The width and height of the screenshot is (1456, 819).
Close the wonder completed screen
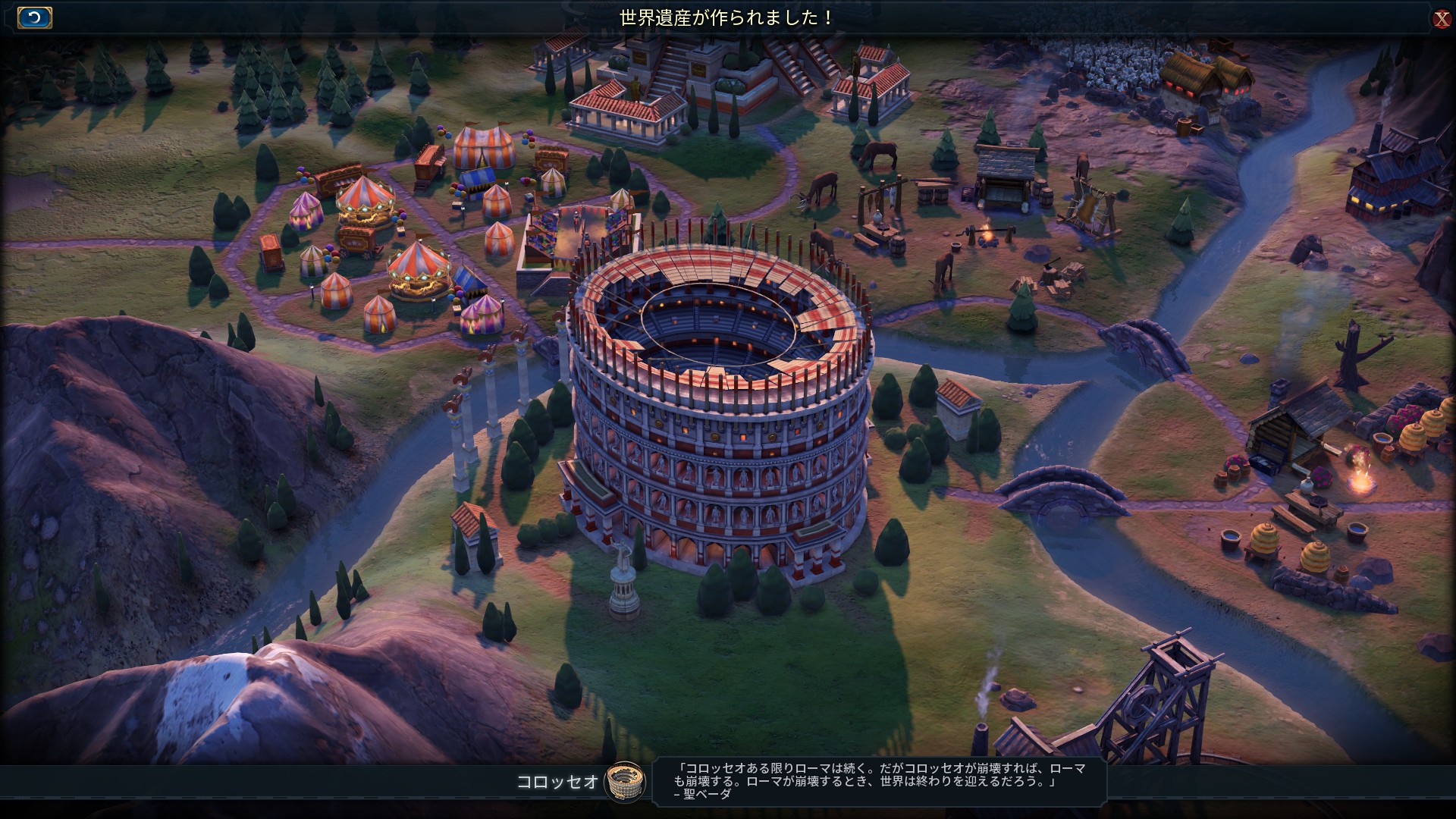click(x=1442, y=19)
